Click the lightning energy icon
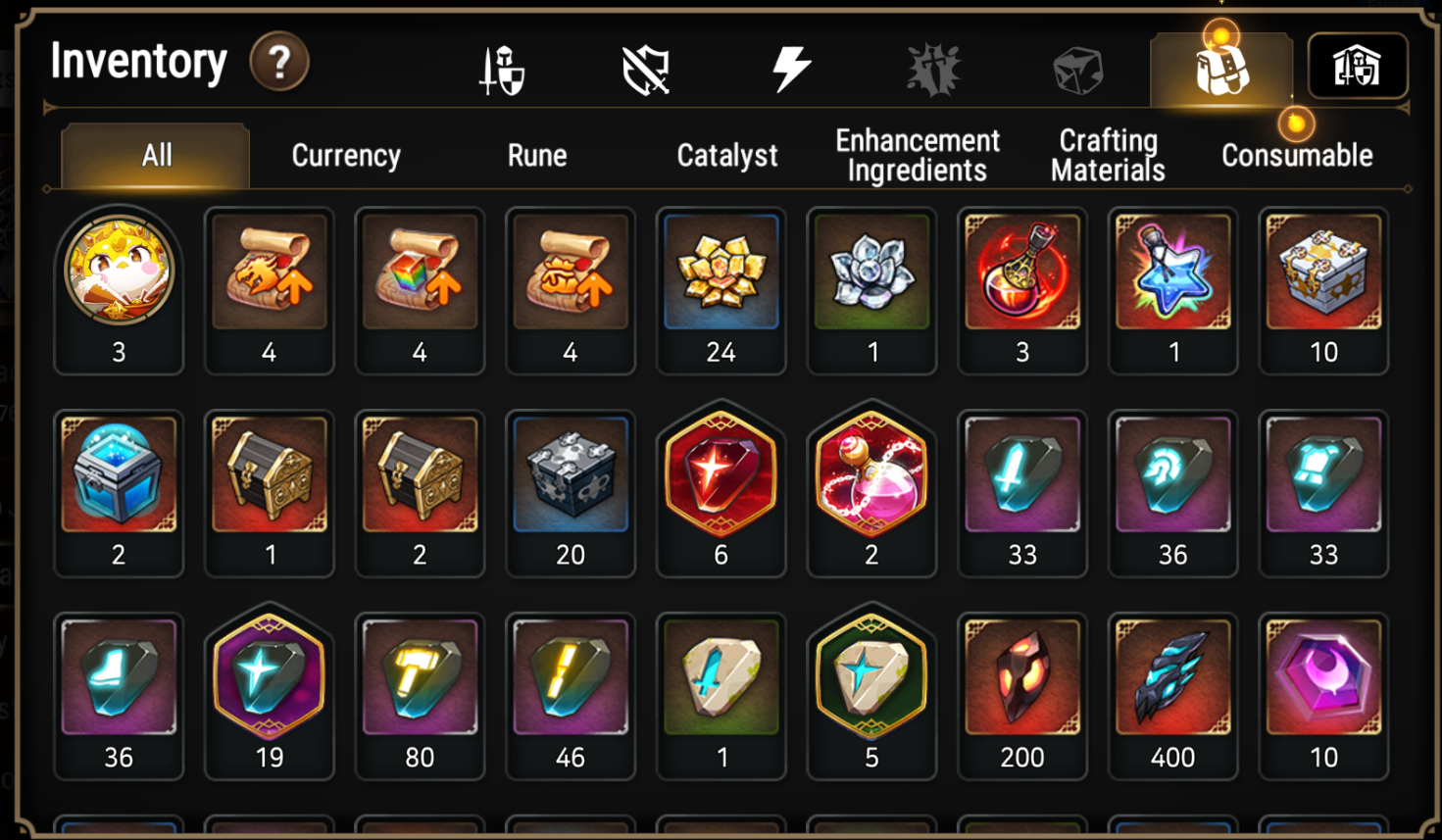Screen dimensions: 1442x840 coord(790,67)
